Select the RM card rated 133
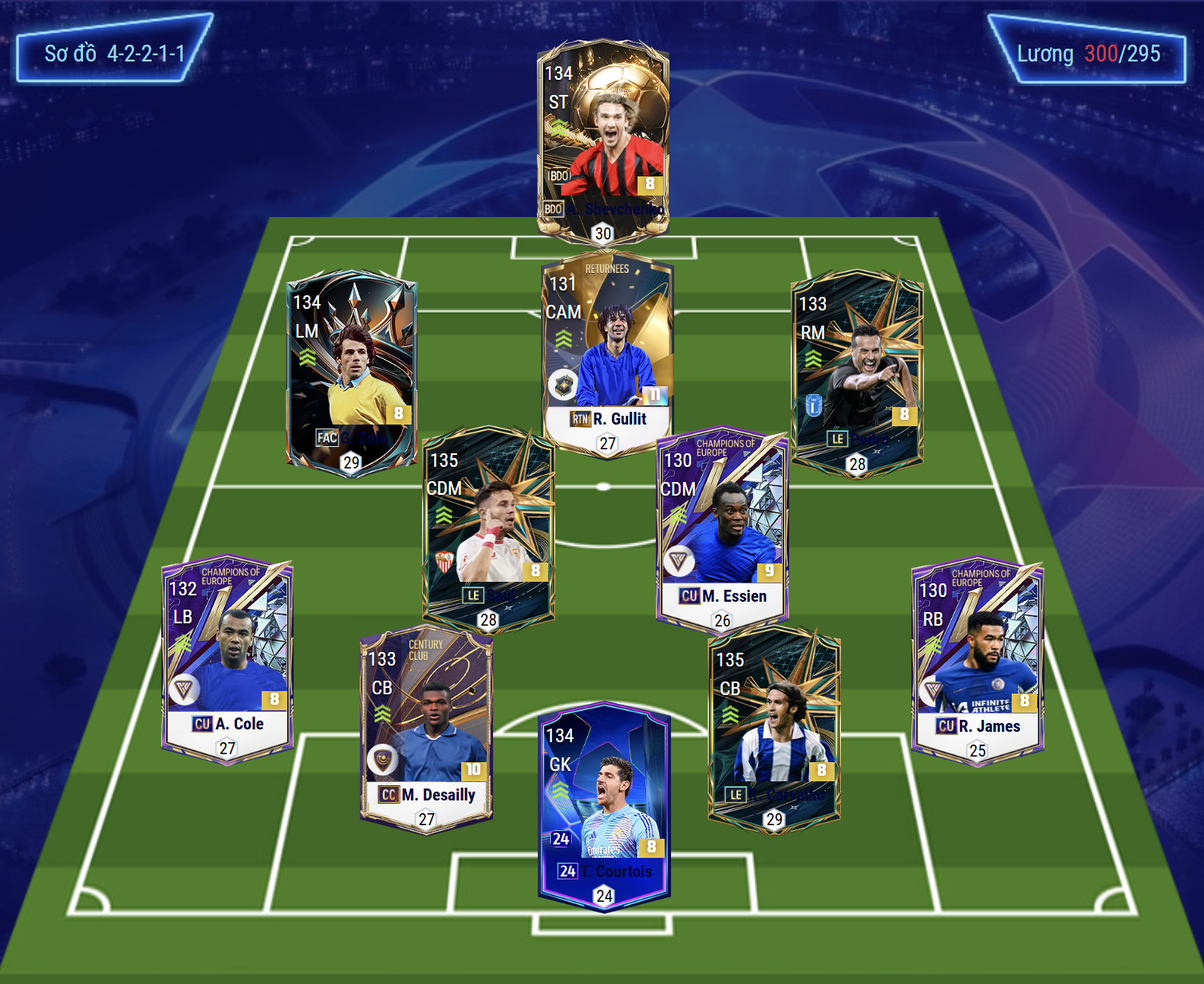 pyautogui.click(x=857, y=372)
